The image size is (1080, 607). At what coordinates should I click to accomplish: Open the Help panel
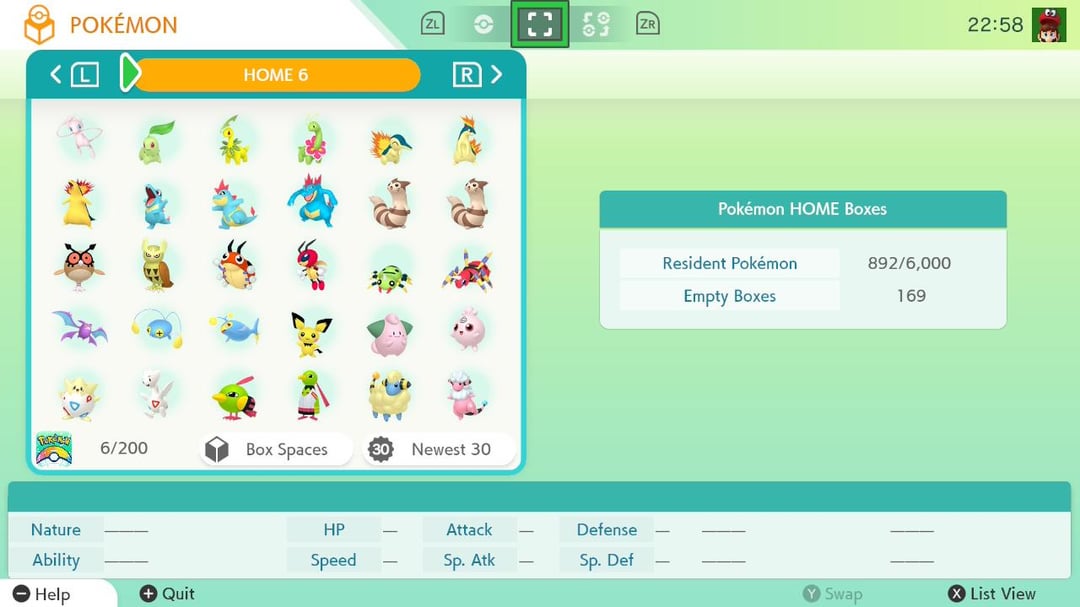point(42,594)
